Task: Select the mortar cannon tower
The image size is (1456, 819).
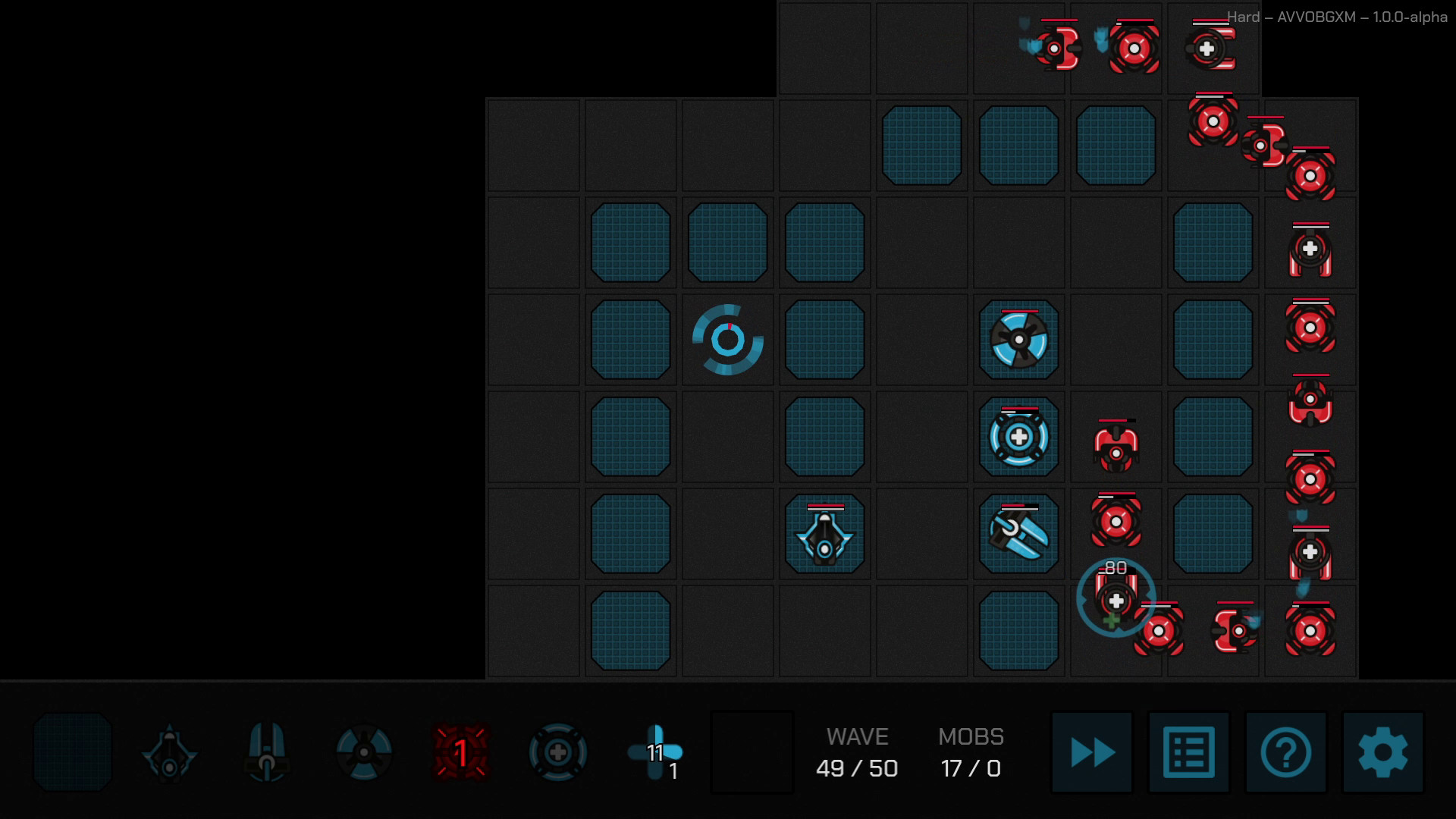Action: point(266,751)
